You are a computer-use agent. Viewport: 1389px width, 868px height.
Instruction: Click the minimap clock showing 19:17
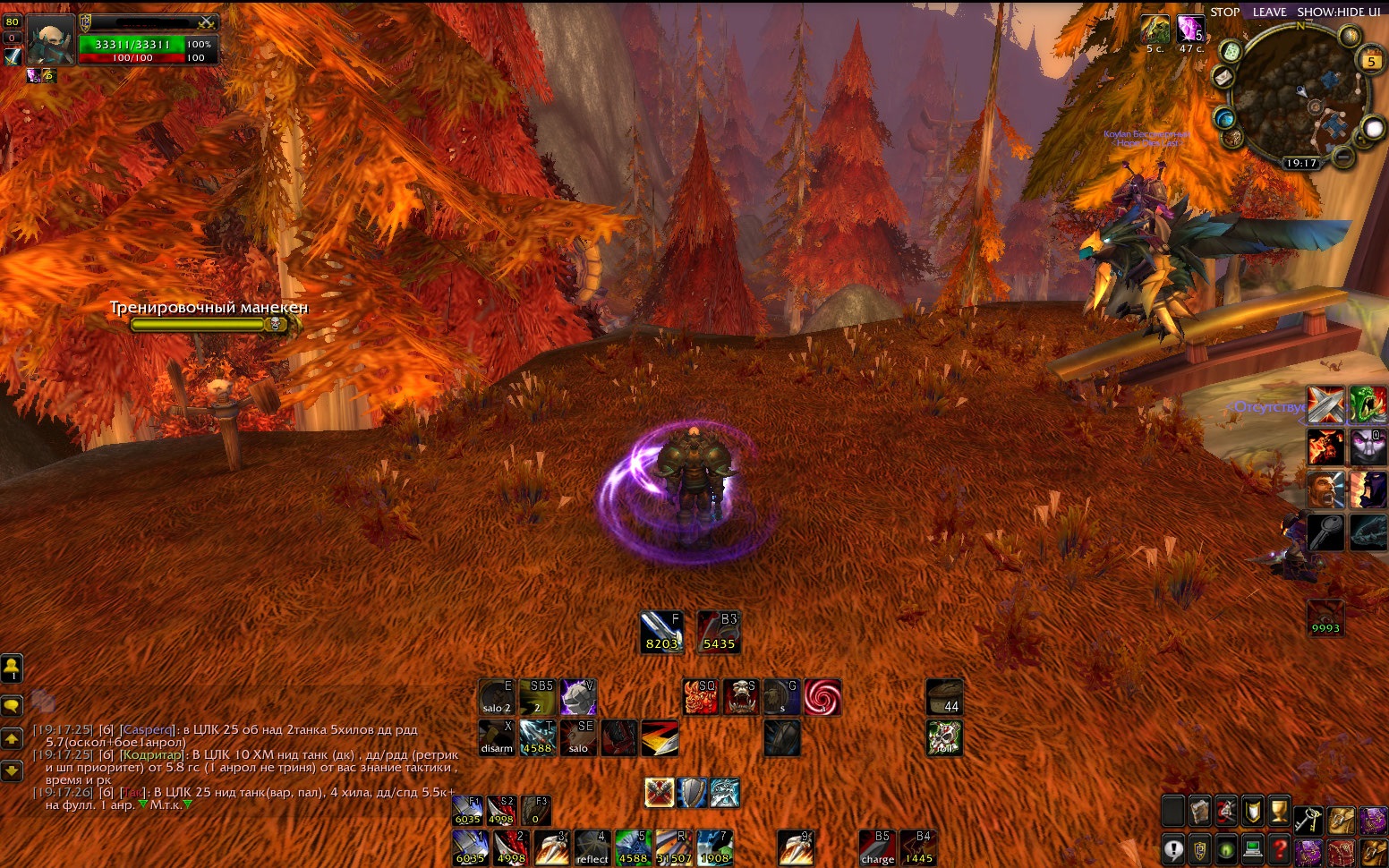(x=1301, y=163)
